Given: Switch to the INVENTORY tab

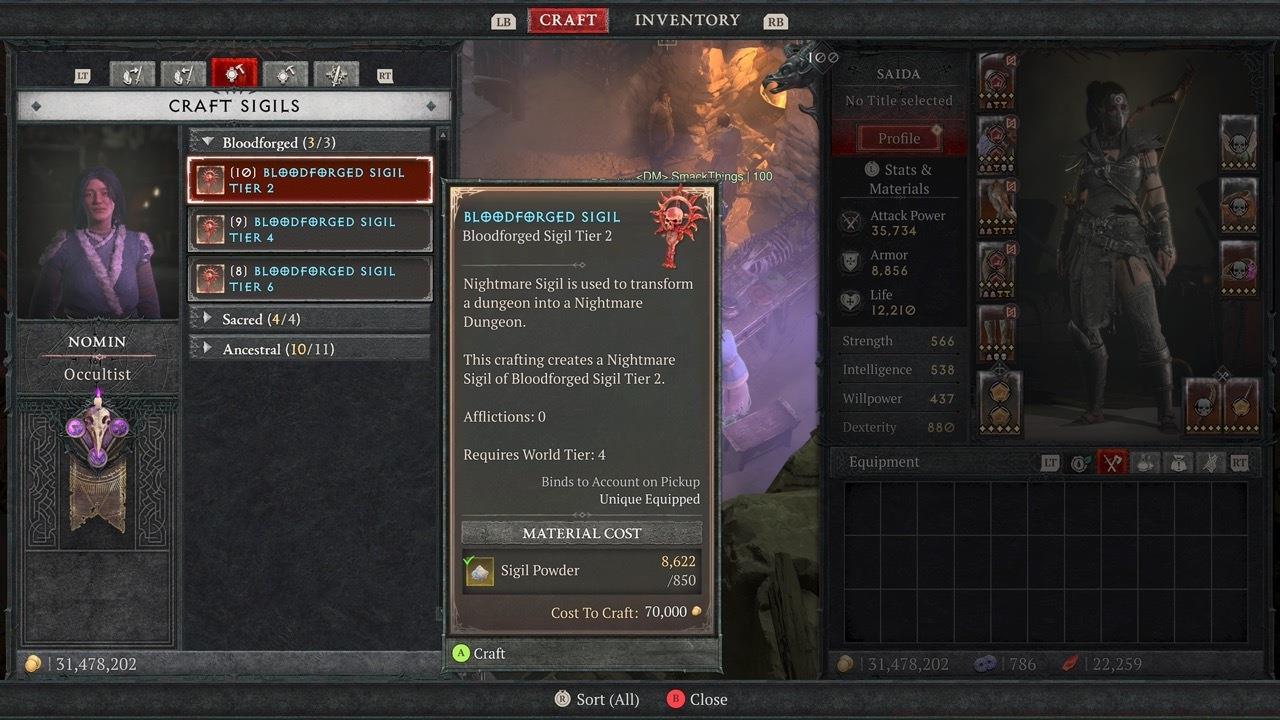Looking at the screenshot, I should pos(687,20).
